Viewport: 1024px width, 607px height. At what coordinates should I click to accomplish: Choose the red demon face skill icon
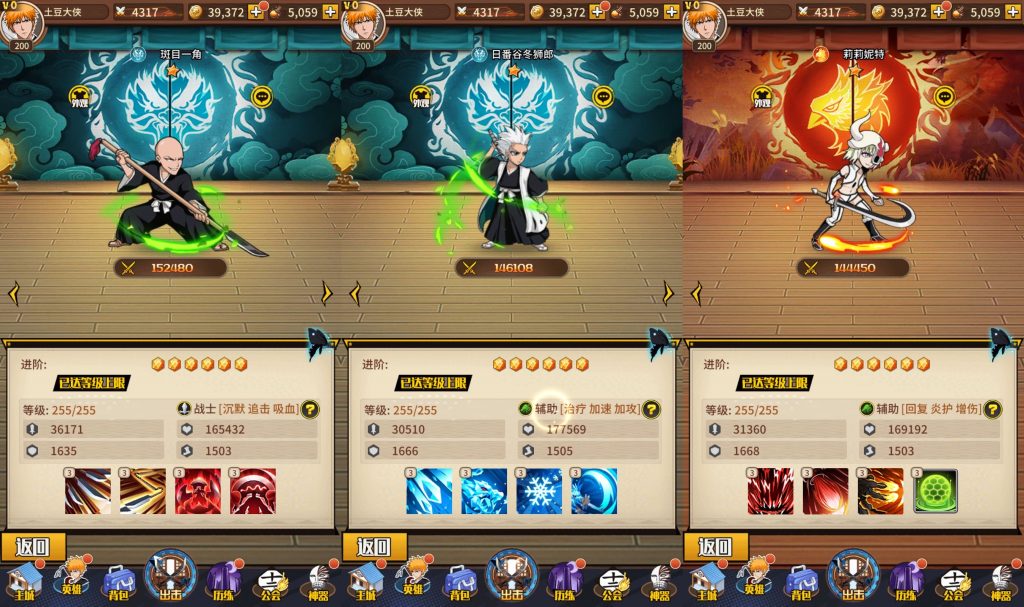198,491
